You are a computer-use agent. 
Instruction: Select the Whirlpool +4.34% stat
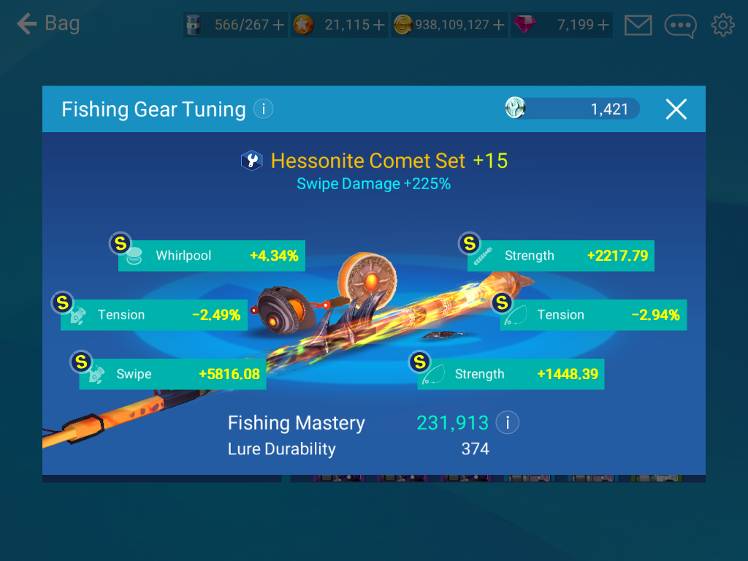pyautogui.click(x=212, y=256)
